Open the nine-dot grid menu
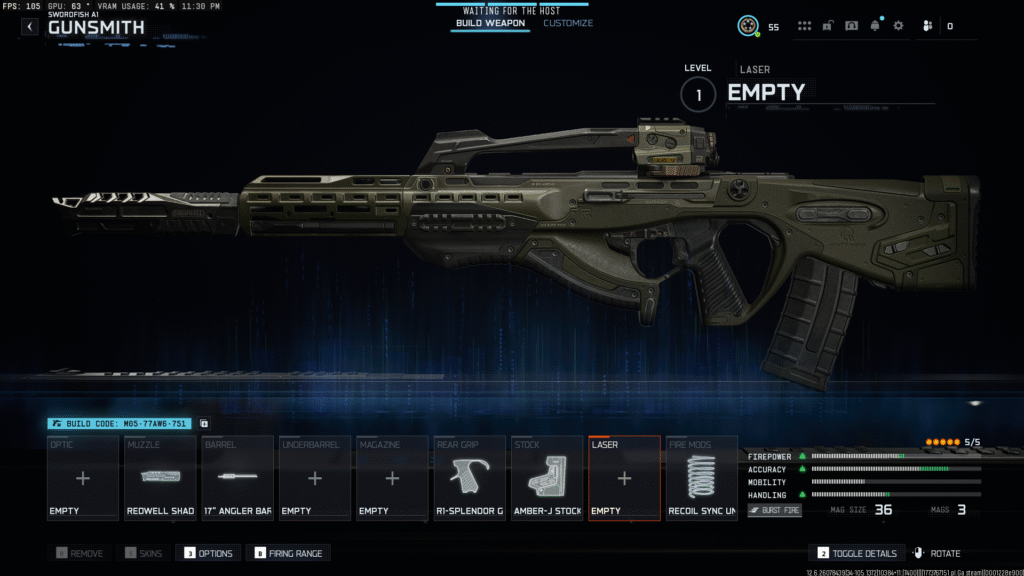The height and width of the screenshot is (576, 1024). click(x=805, y=26)
